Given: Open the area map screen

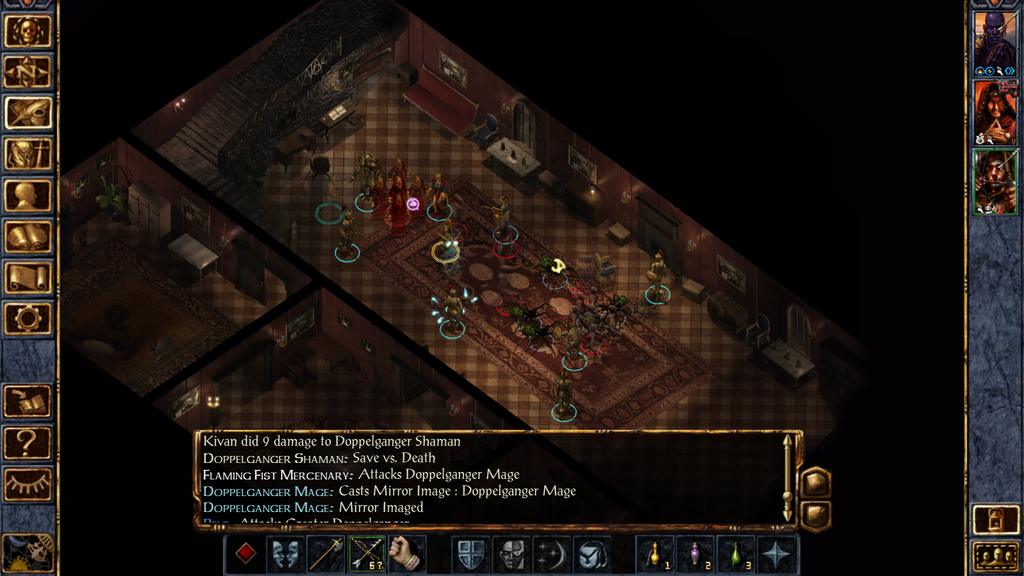Looking at the screenshot, I should click(x=28, y=71).
